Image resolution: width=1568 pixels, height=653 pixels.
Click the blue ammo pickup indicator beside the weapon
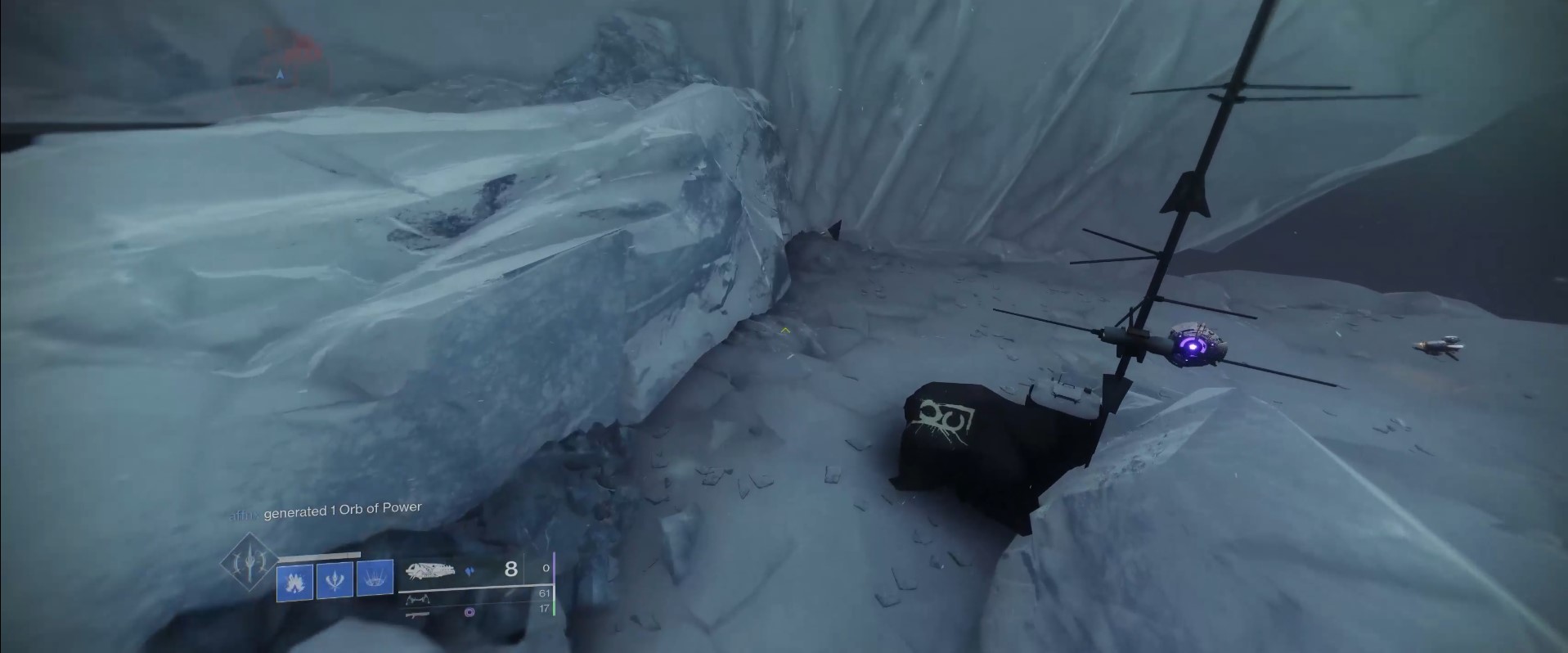(470, 571)
